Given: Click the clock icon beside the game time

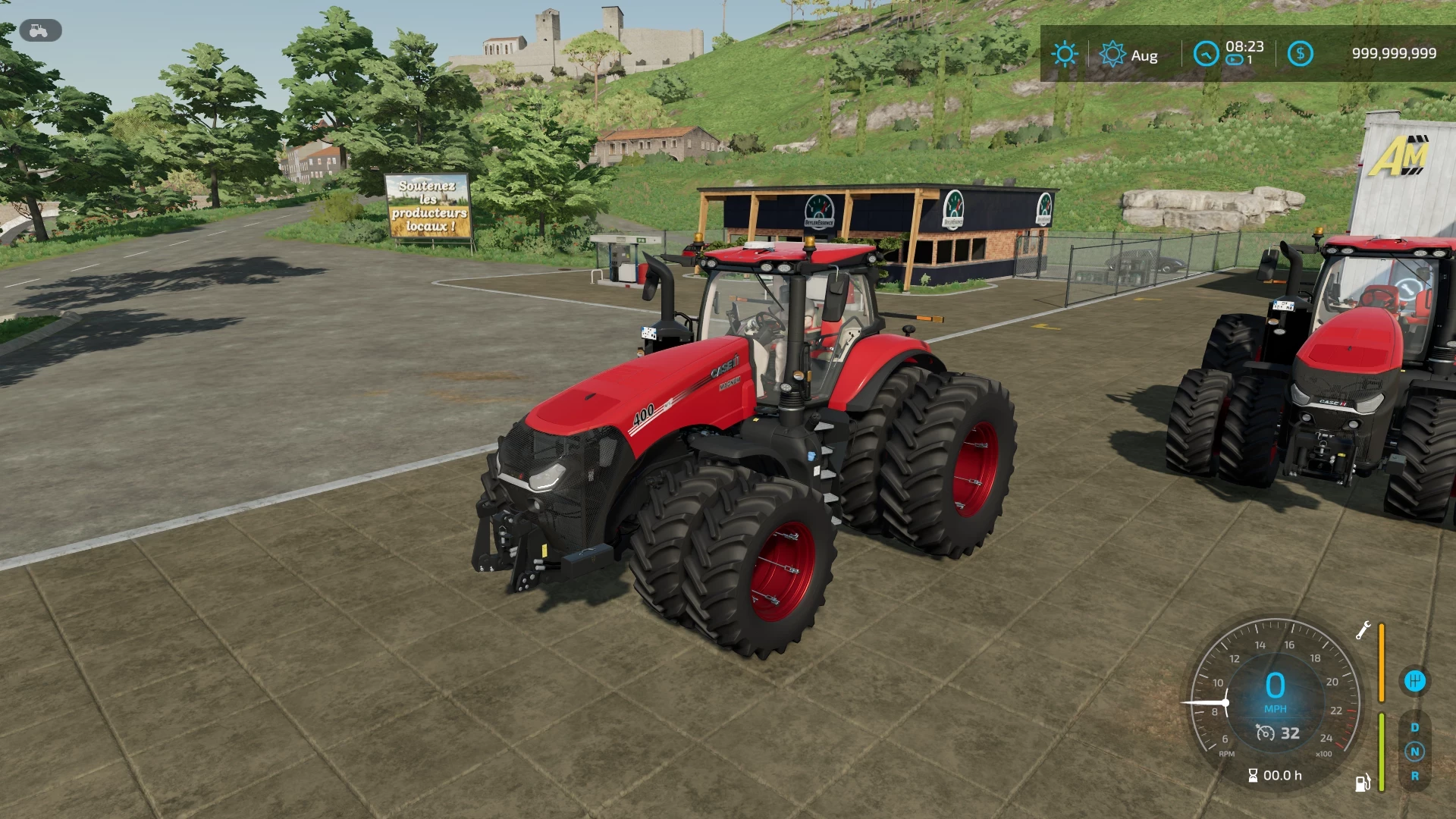Looking at the screenshot, I should pos(1206,53).
